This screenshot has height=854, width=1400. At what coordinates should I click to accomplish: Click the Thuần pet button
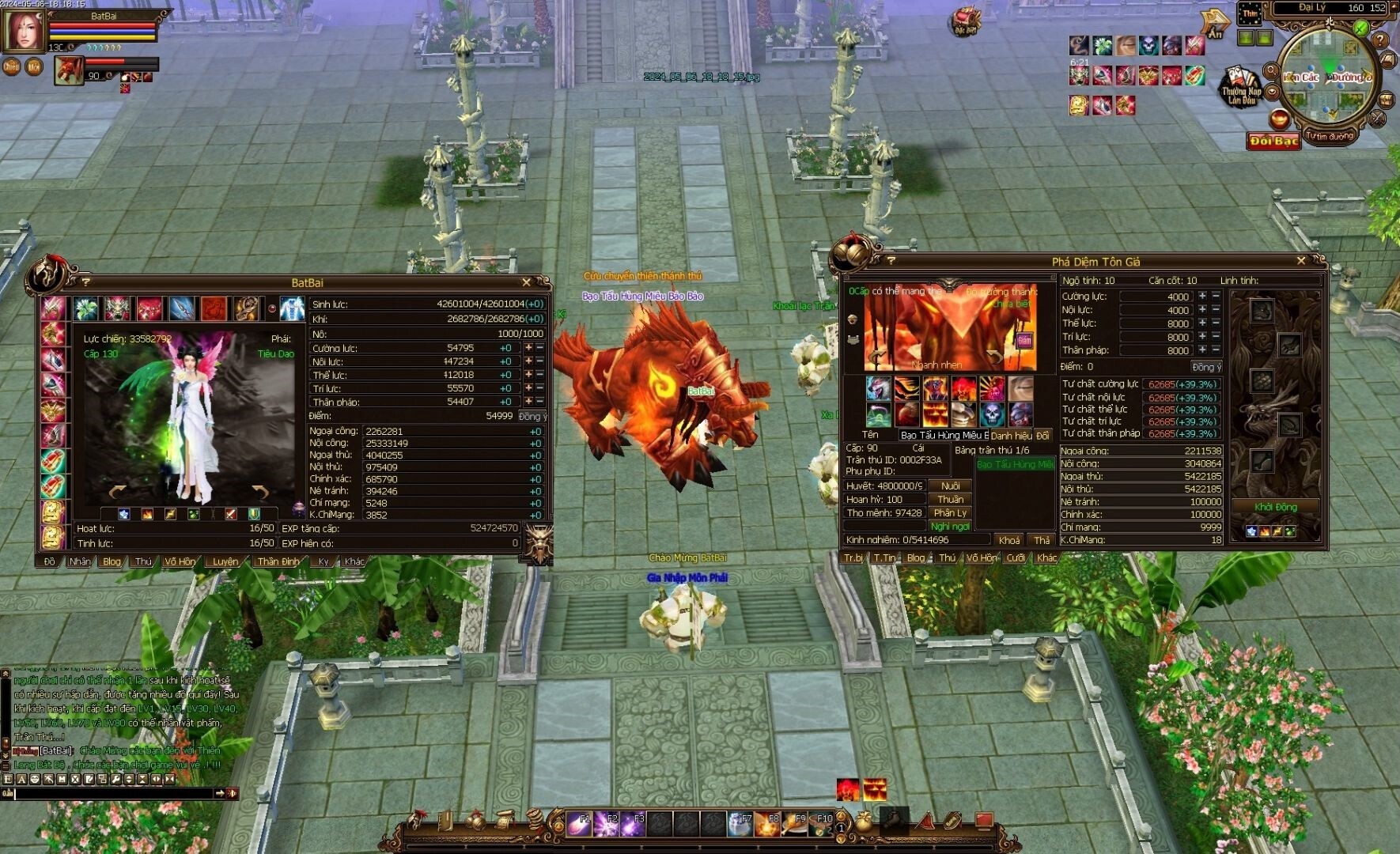click(x=951, y=499)
